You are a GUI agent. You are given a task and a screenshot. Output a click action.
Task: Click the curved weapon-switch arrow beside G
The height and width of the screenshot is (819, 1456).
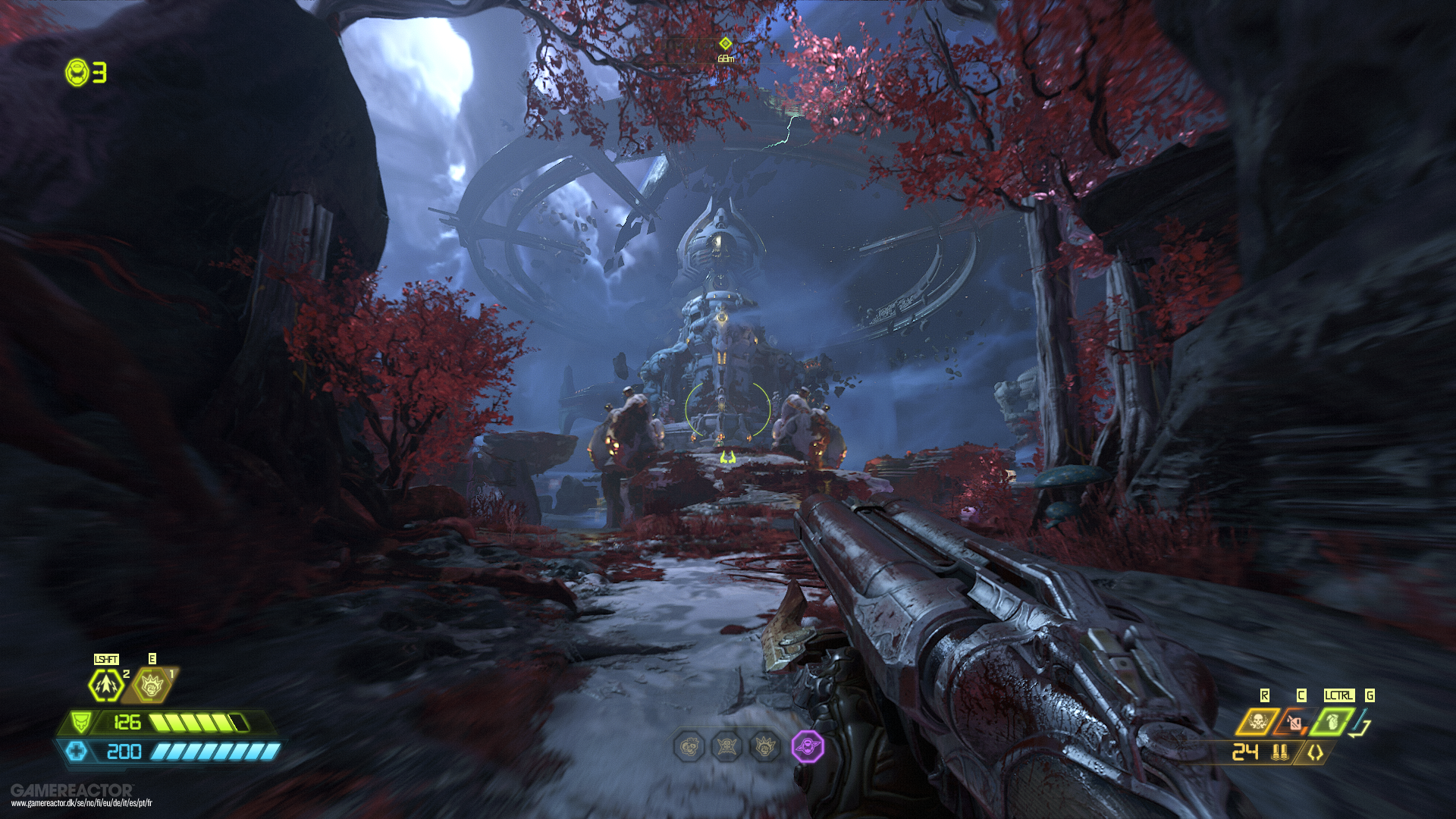coord(1359,723)
